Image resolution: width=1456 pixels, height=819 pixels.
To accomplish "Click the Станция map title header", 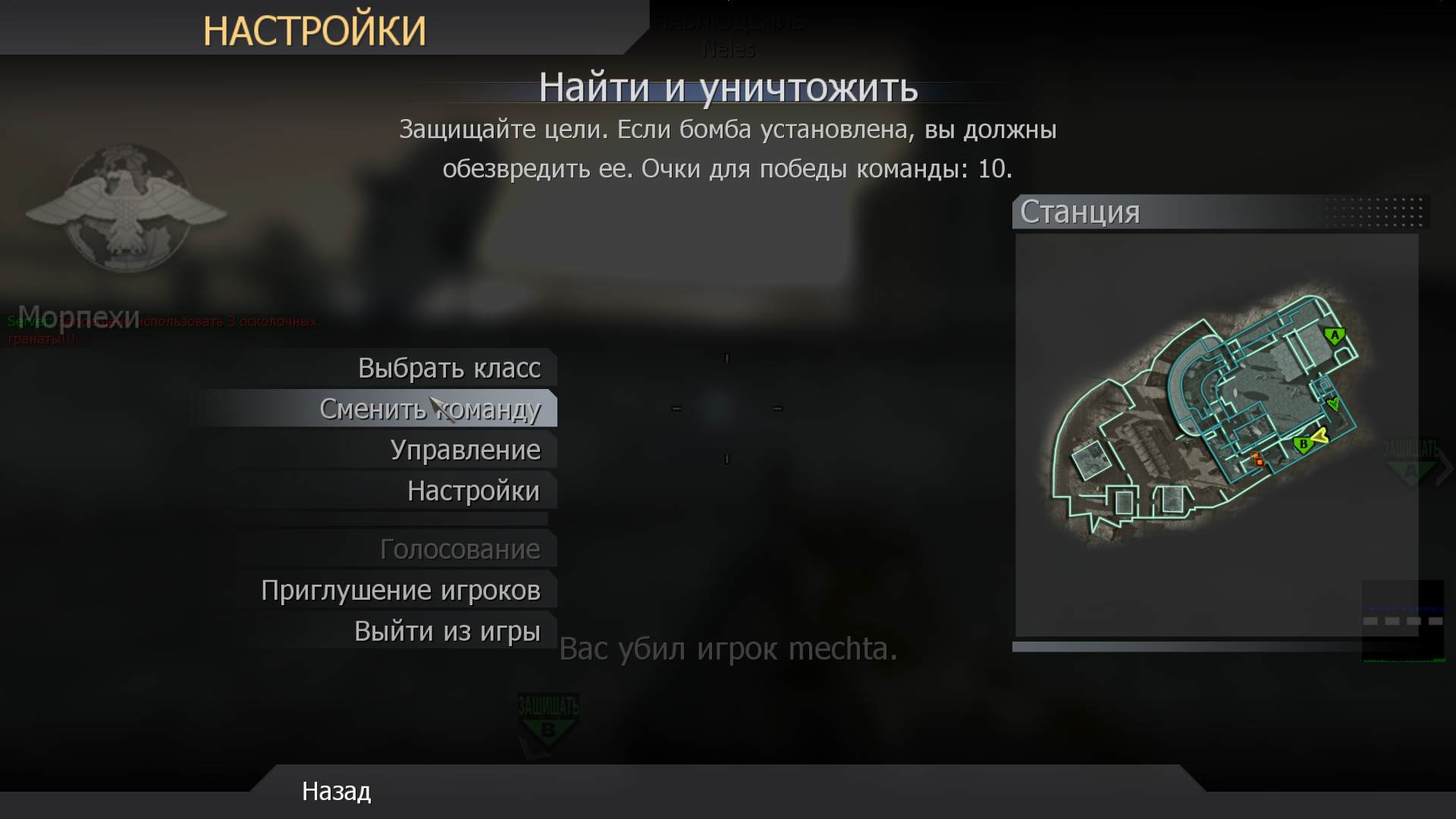I will pyautogui.click(x=1080, y=213).
